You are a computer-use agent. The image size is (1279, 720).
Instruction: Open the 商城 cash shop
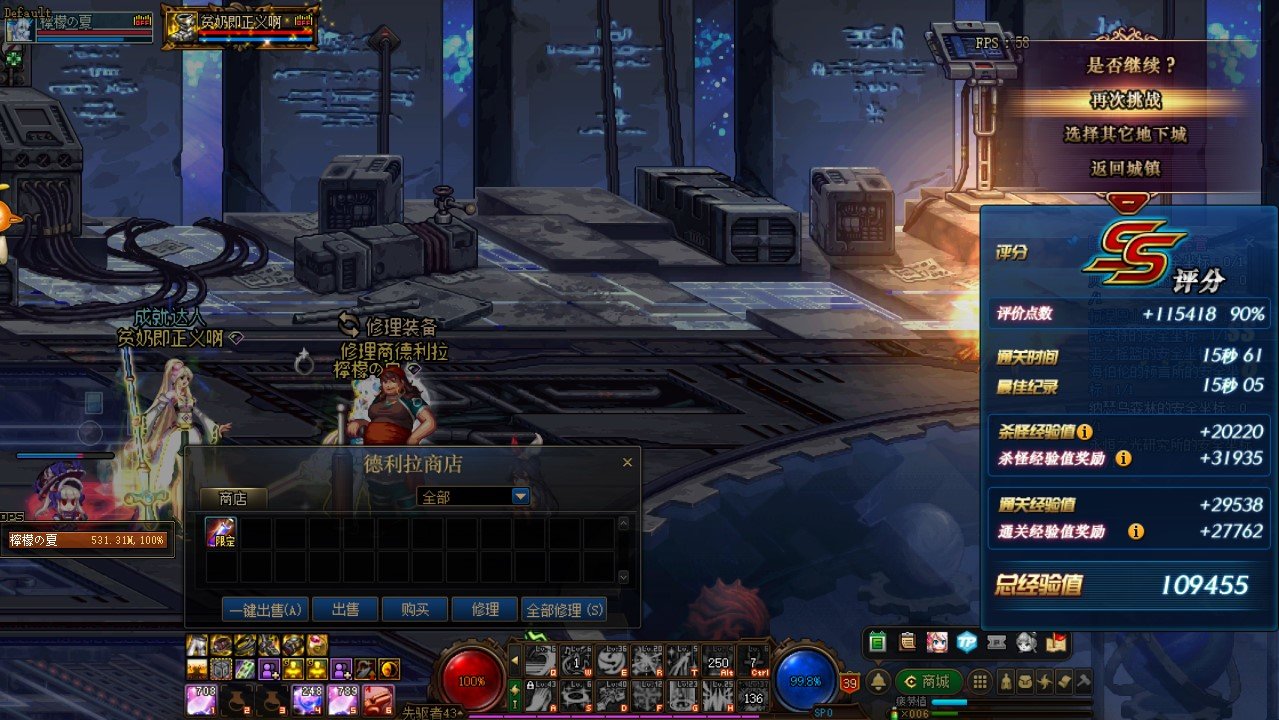click(927, 682)
